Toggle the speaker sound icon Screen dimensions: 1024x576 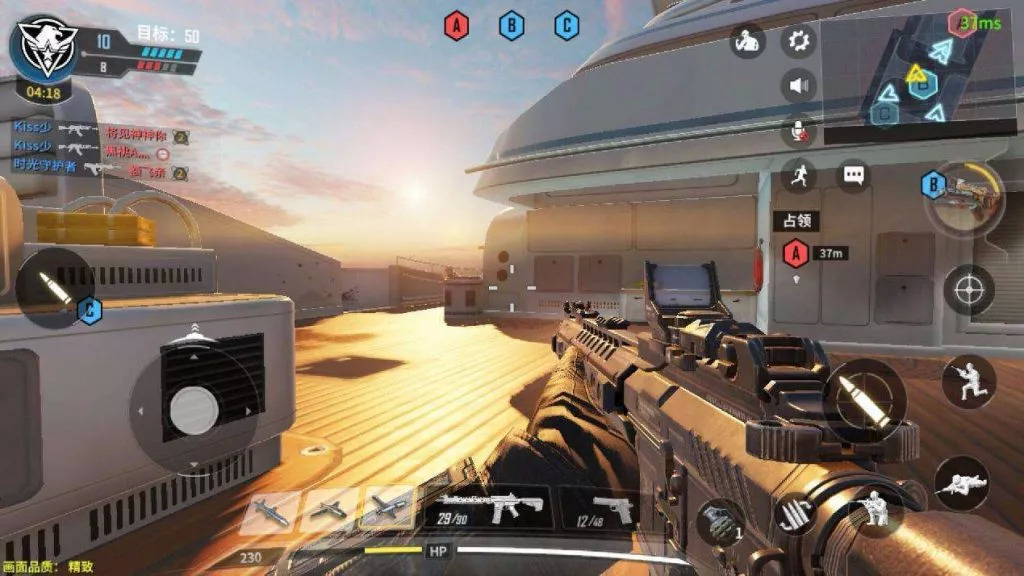click(x=798, y=86)
